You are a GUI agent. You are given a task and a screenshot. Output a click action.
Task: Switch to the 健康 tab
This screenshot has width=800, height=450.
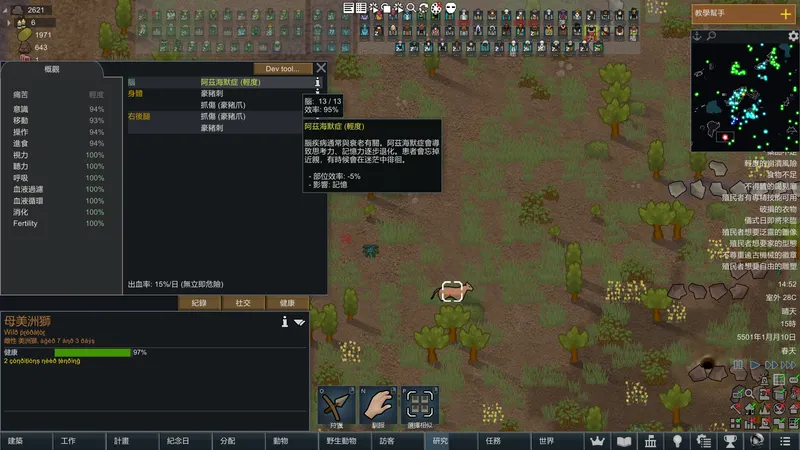[x=287, y=302]
